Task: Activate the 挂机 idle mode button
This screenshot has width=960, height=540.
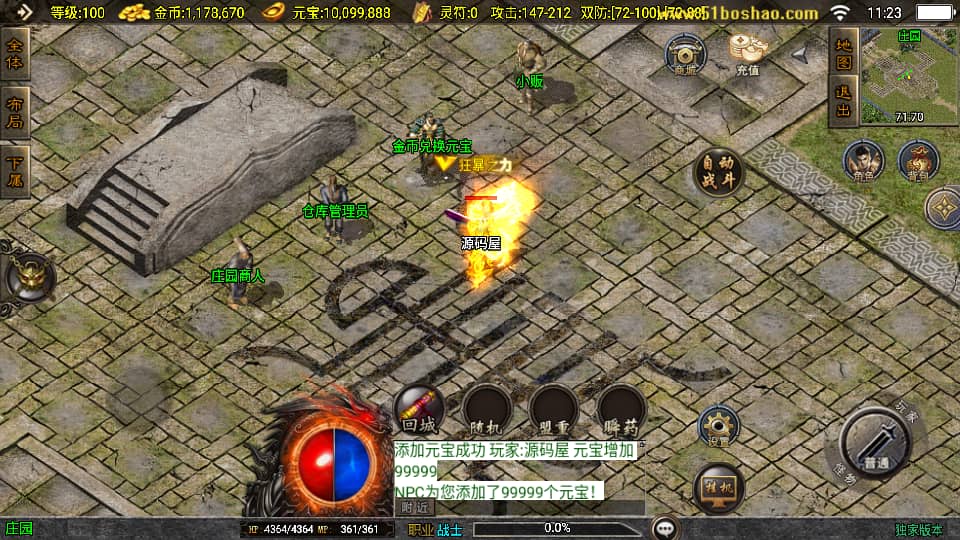Action: point(718,489)
